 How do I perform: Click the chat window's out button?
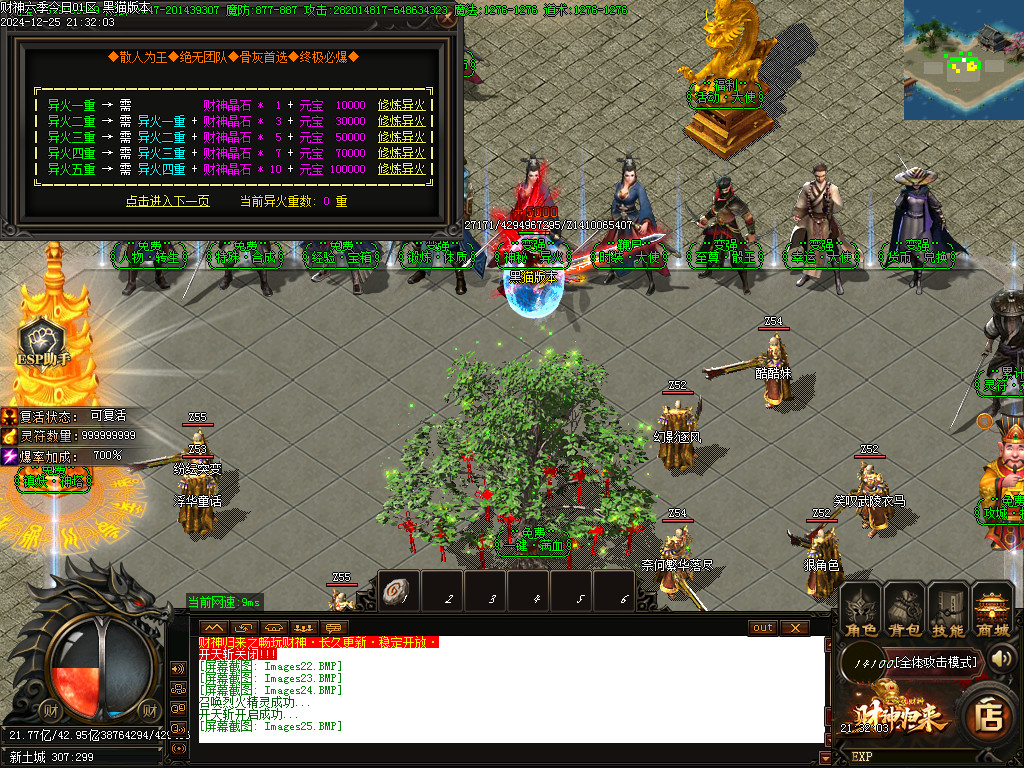(x=763, y=627)
